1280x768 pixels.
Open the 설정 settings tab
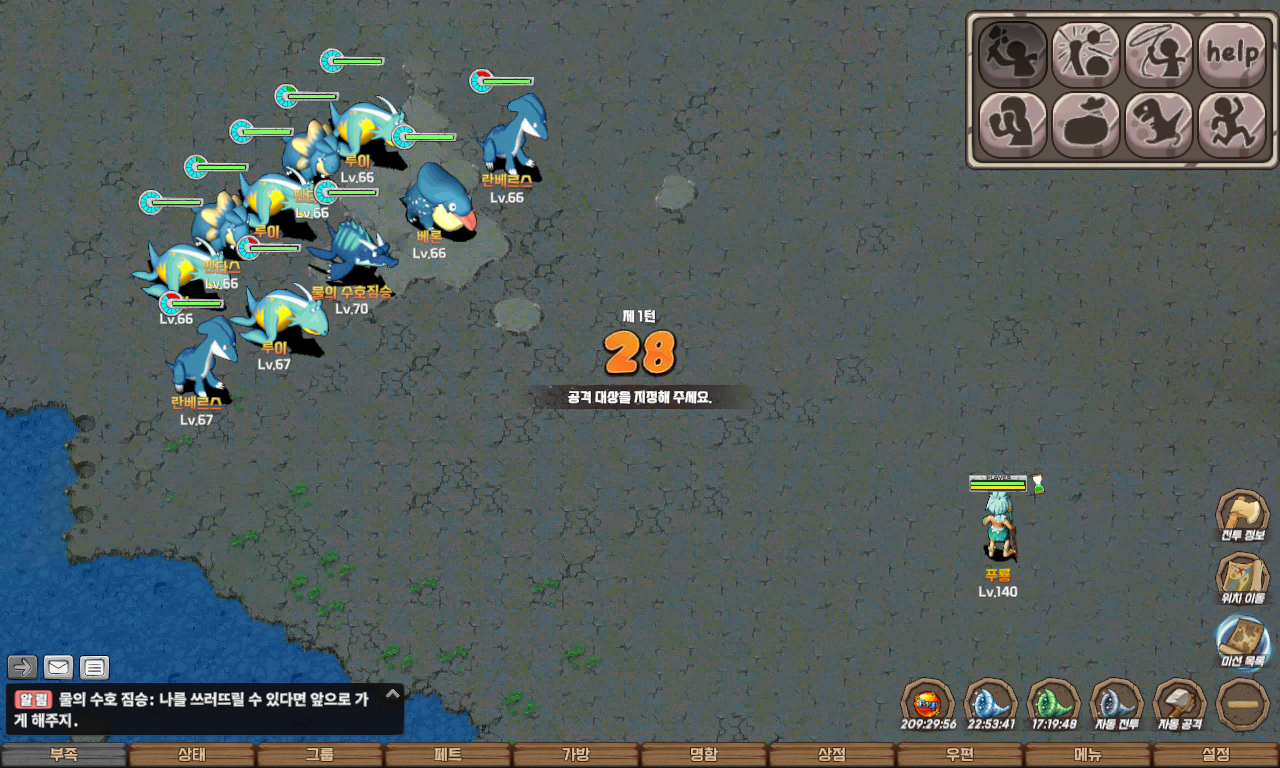(1216, 755)
